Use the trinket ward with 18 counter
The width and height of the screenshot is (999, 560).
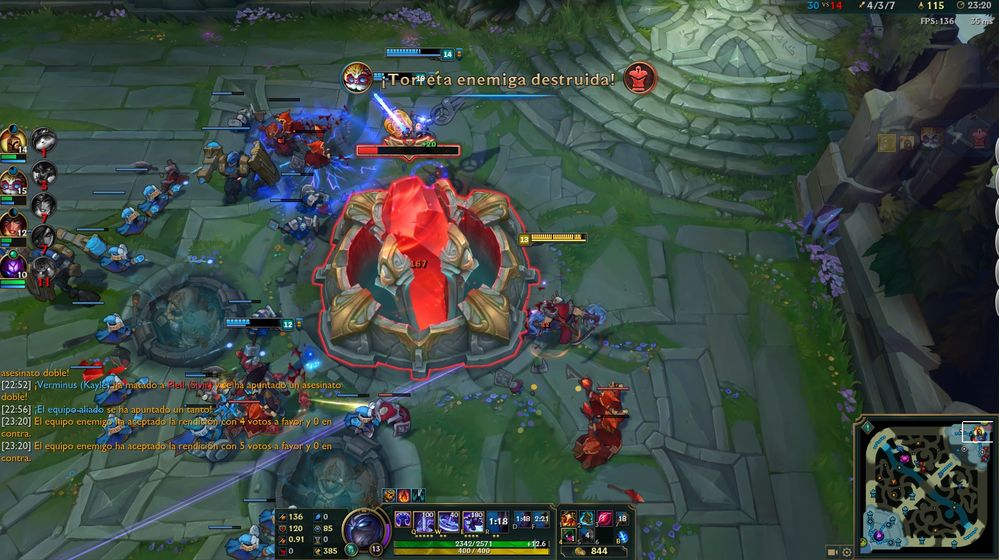click(x=623, y=519)
